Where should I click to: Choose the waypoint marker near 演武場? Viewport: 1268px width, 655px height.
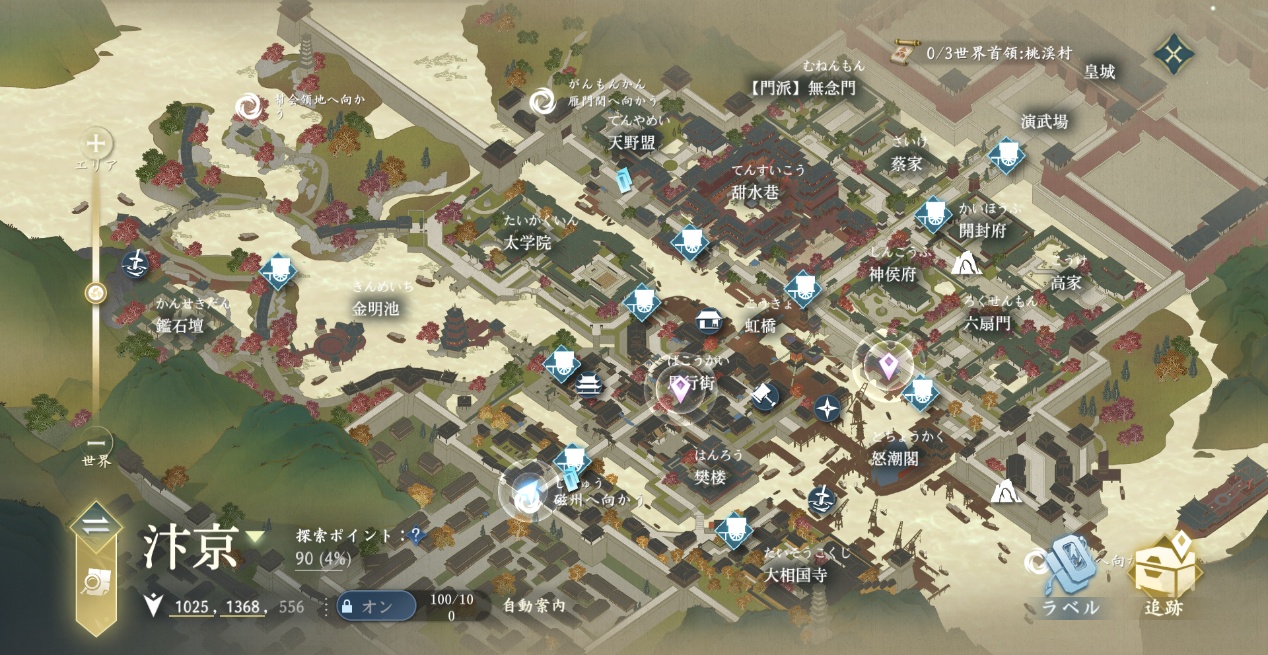(1004, 154)
